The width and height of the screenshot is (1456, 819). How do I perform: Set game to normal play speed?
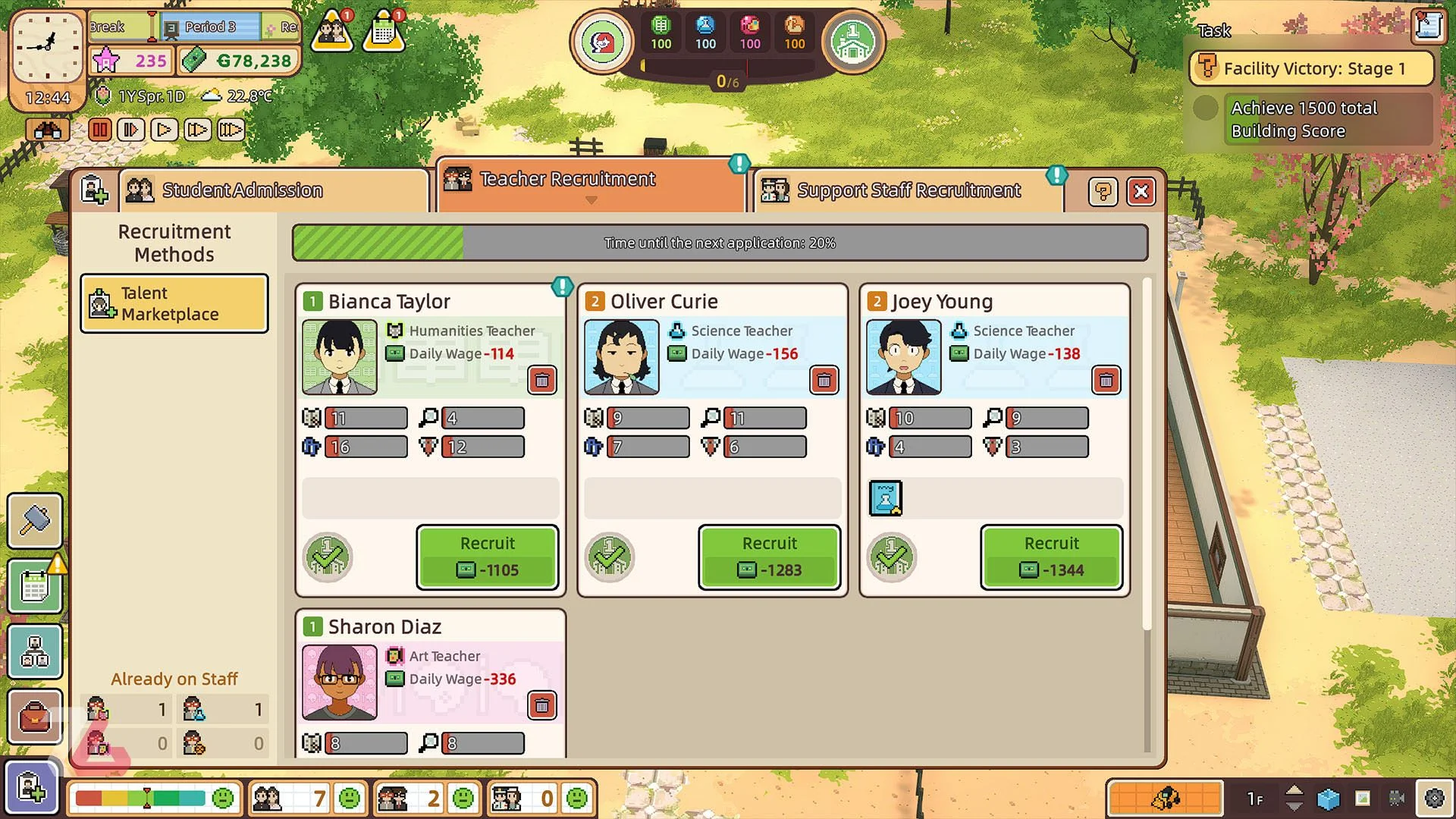(x=164, y=130)
